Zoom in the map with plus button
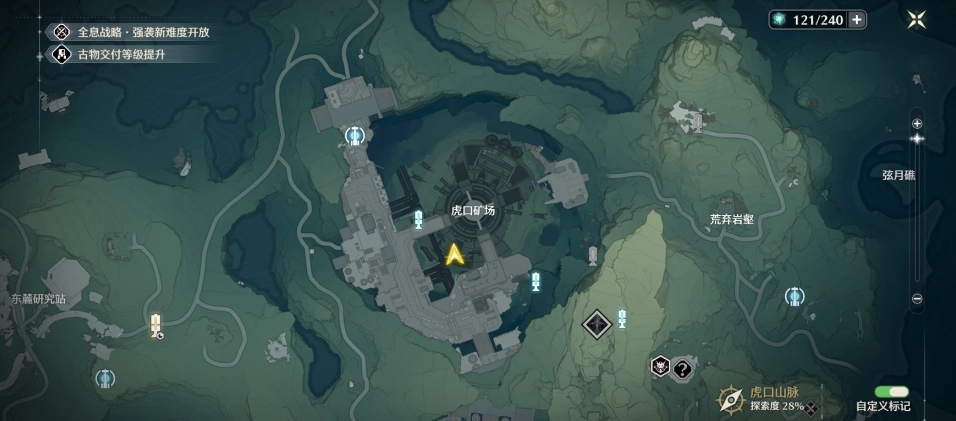This screenshot has height=421, width=956. (917, 121)
